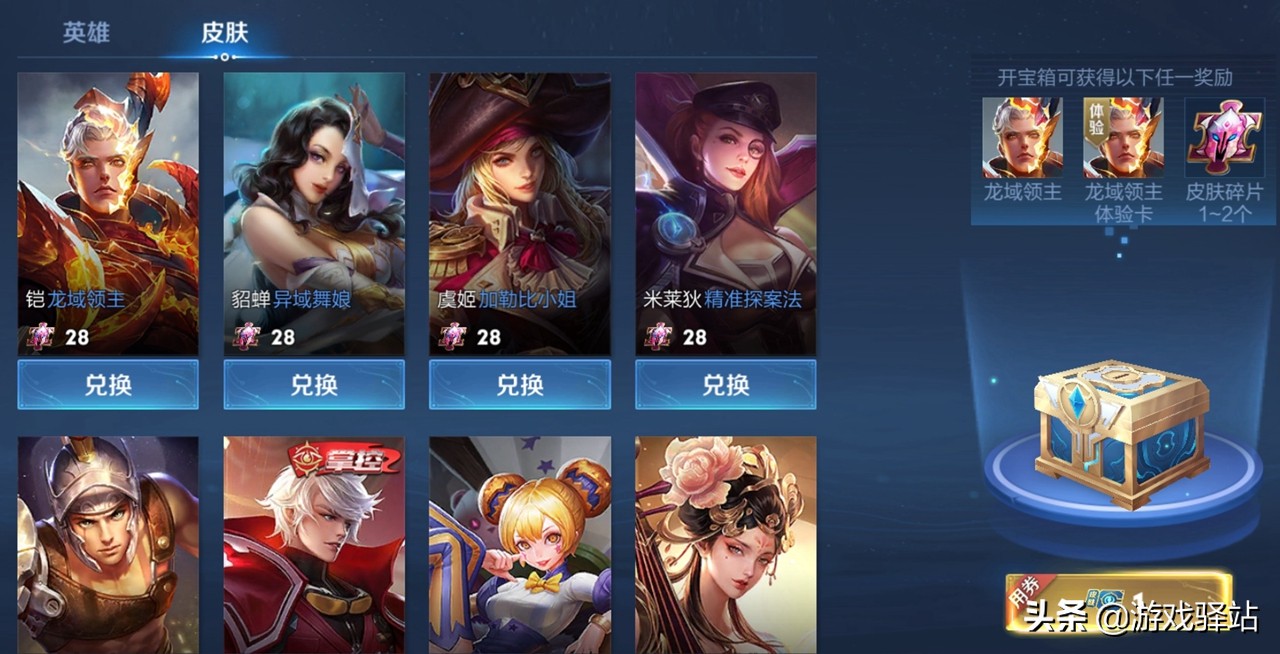Redeem the 铠 龙域领主 skin

click(108, 385)
